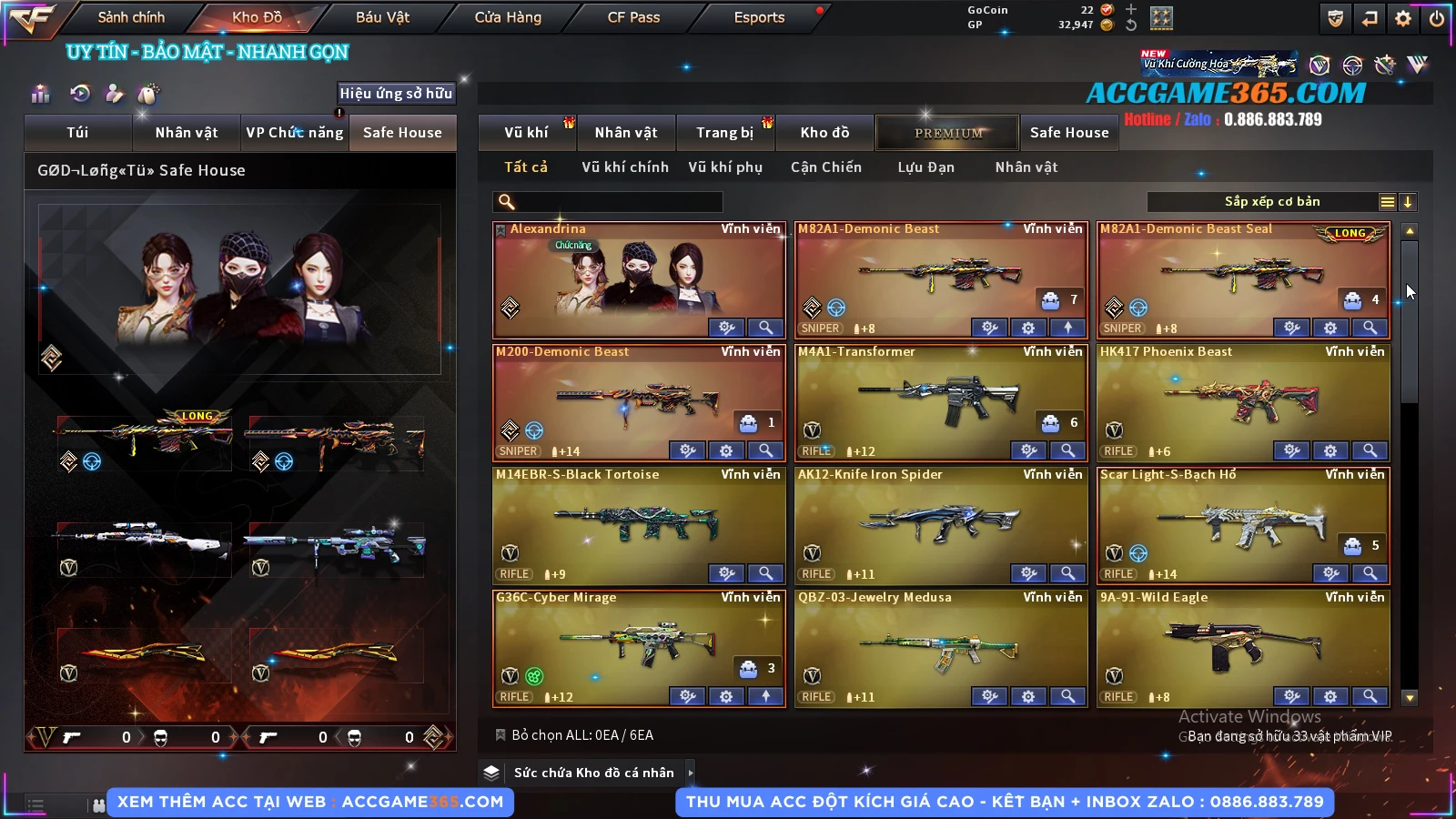Open the Trang bị inventory tab
Screen dimensions: 1456x819
[x=724, y=133]
